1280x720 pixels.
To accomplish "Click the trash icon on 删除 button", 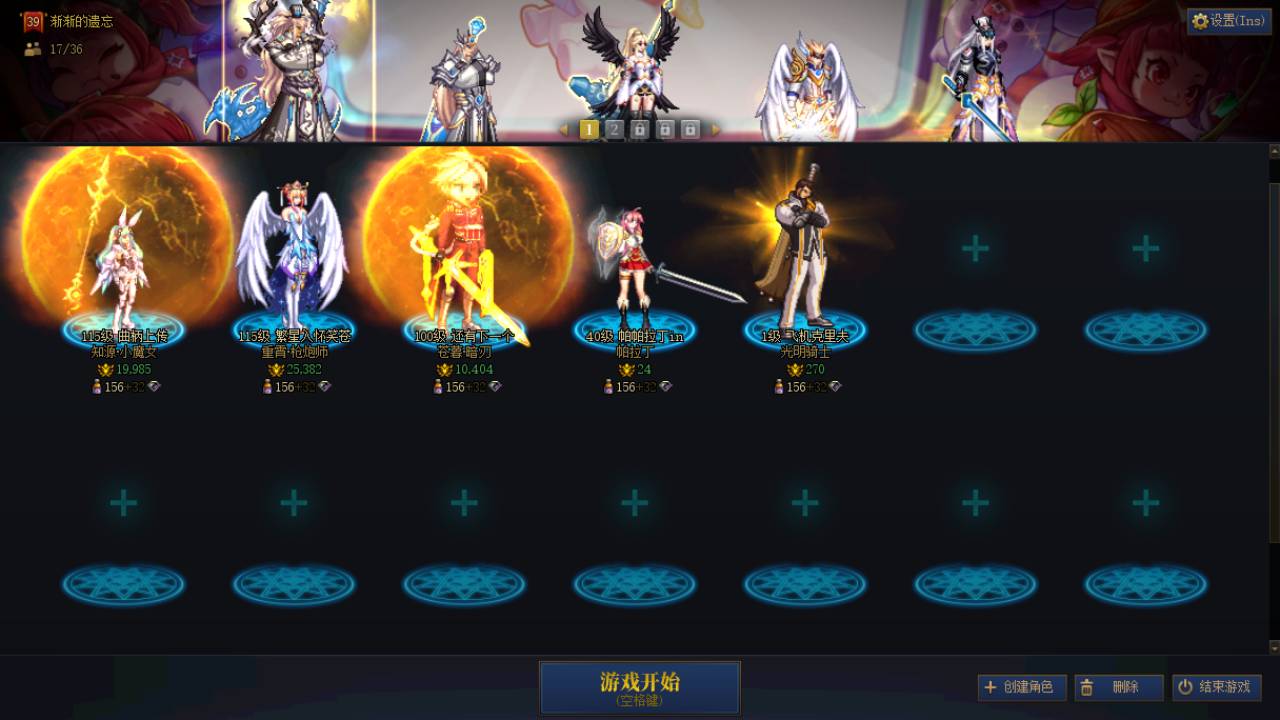I will click(1086, 687).
